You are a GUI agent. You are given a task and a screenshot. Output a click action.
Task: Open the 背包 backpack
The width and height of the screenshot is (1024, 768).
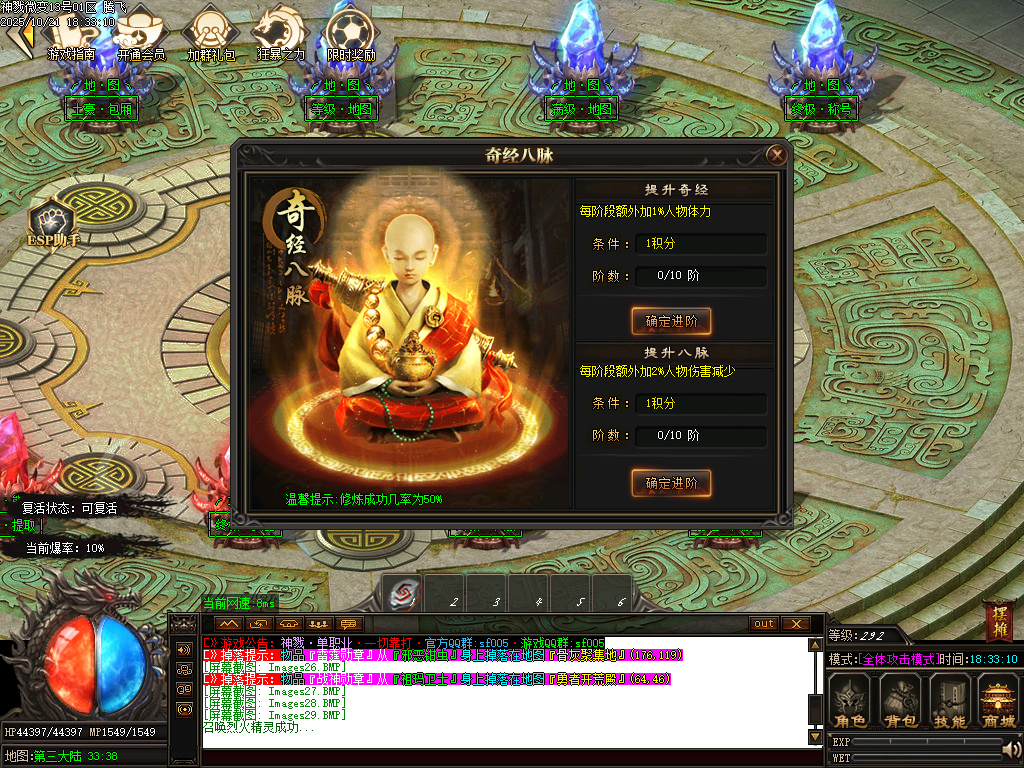tap(900, 701)
